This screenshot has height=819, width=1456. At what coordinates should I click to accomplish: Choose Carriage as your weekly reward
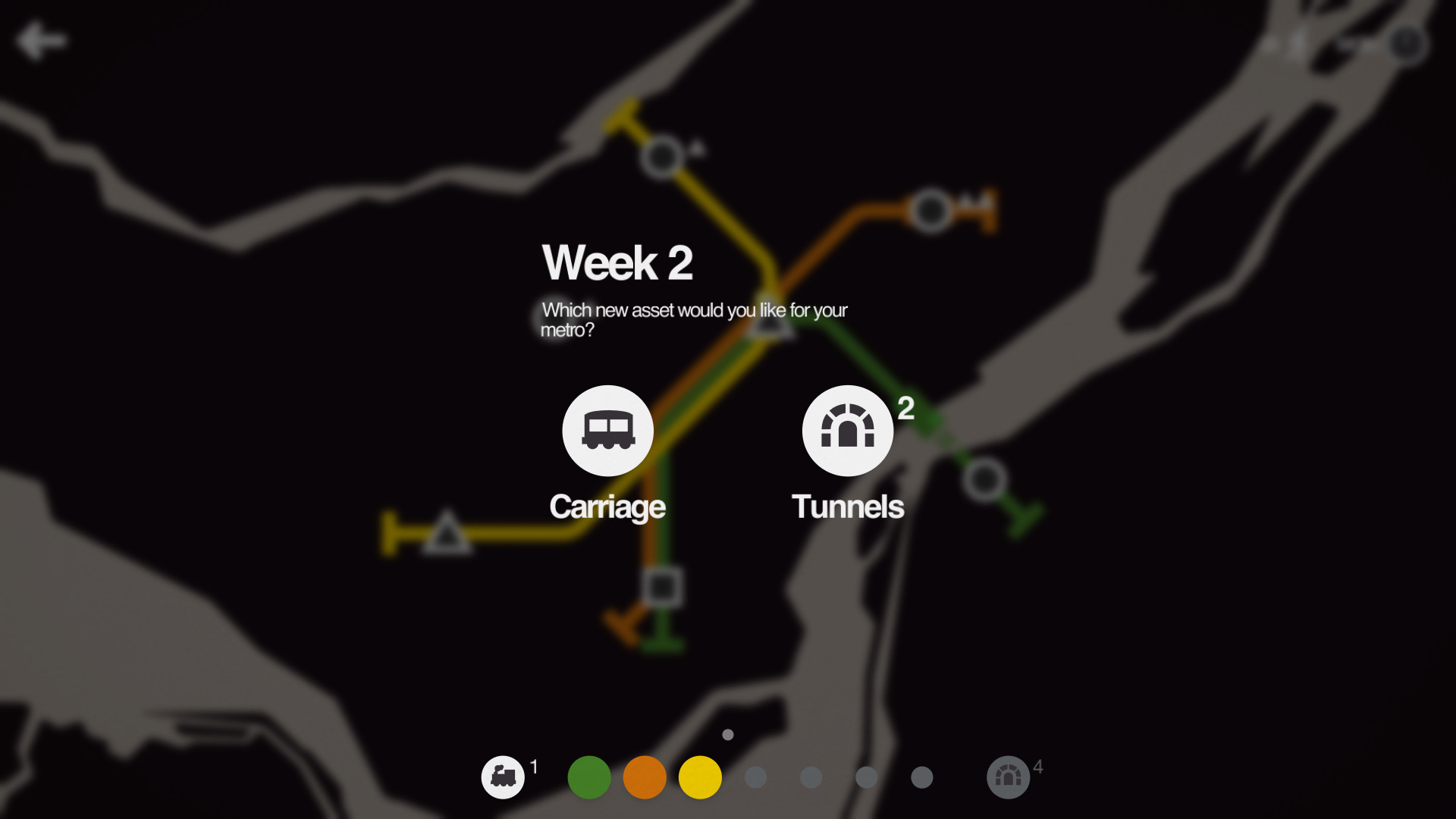607,430
